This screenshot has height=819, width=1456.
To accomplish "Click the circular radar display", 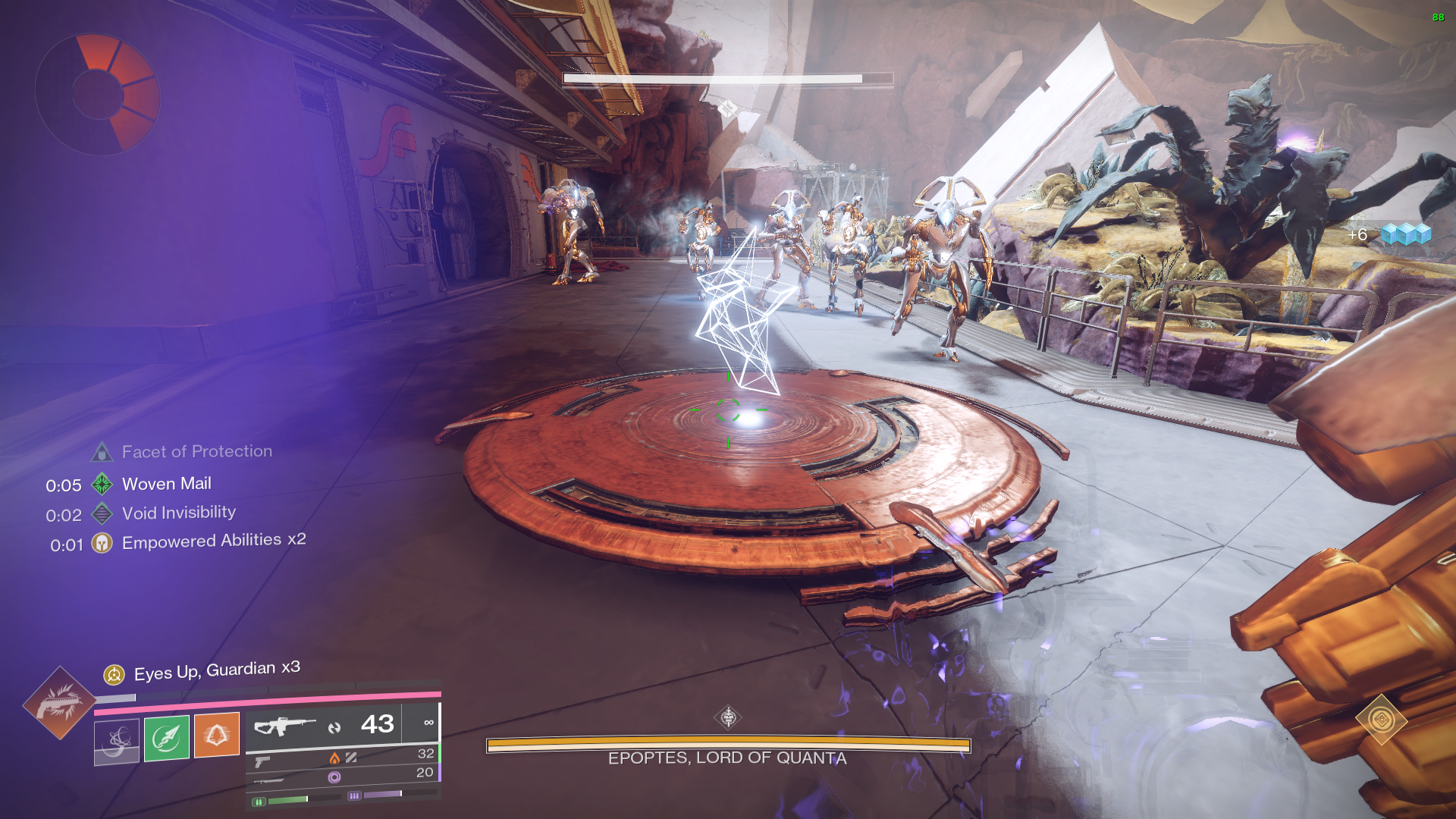I will [x=98, y=94].
